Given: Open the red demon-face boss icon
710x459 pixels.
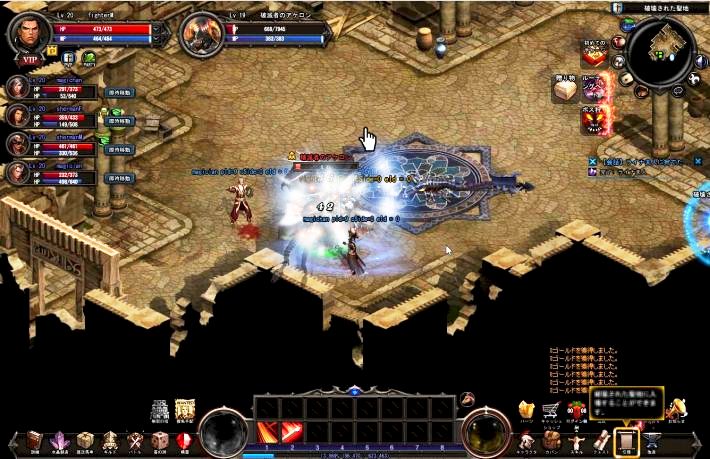Looking at the screenshot, I should point(594,122).
